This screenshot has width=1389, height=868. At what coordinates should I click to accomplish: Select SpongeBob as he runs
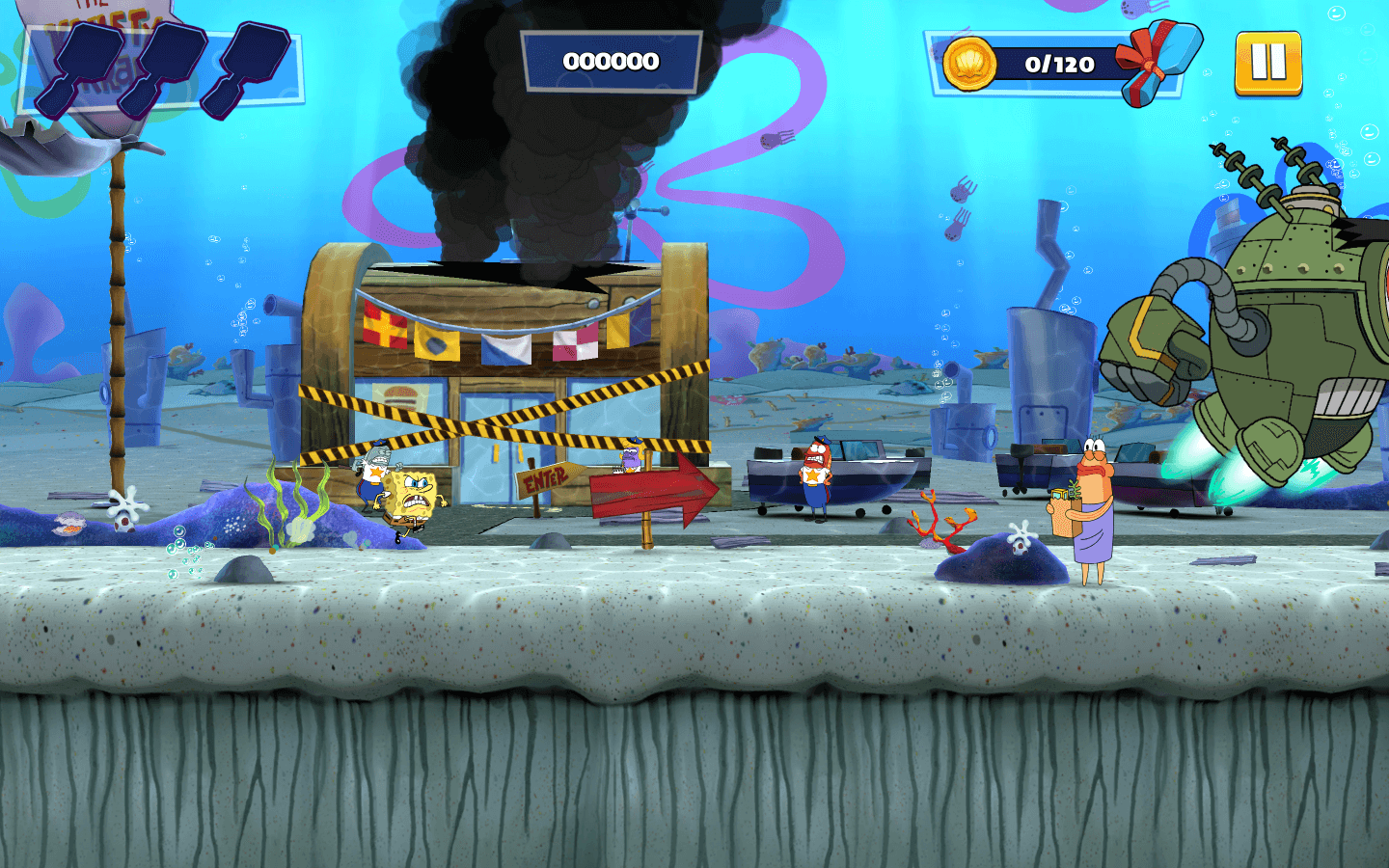pyautogui.click(x=410, y=492)
